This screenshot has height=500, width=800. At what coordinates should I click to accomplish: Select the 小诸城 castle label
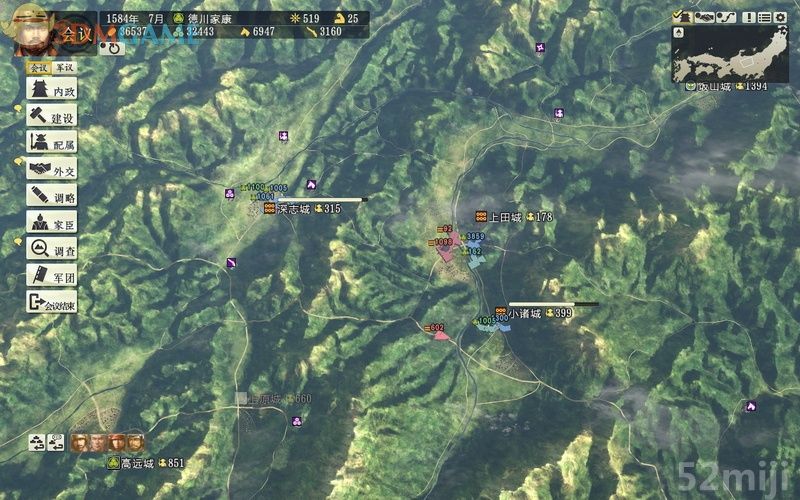pos(524,314)
